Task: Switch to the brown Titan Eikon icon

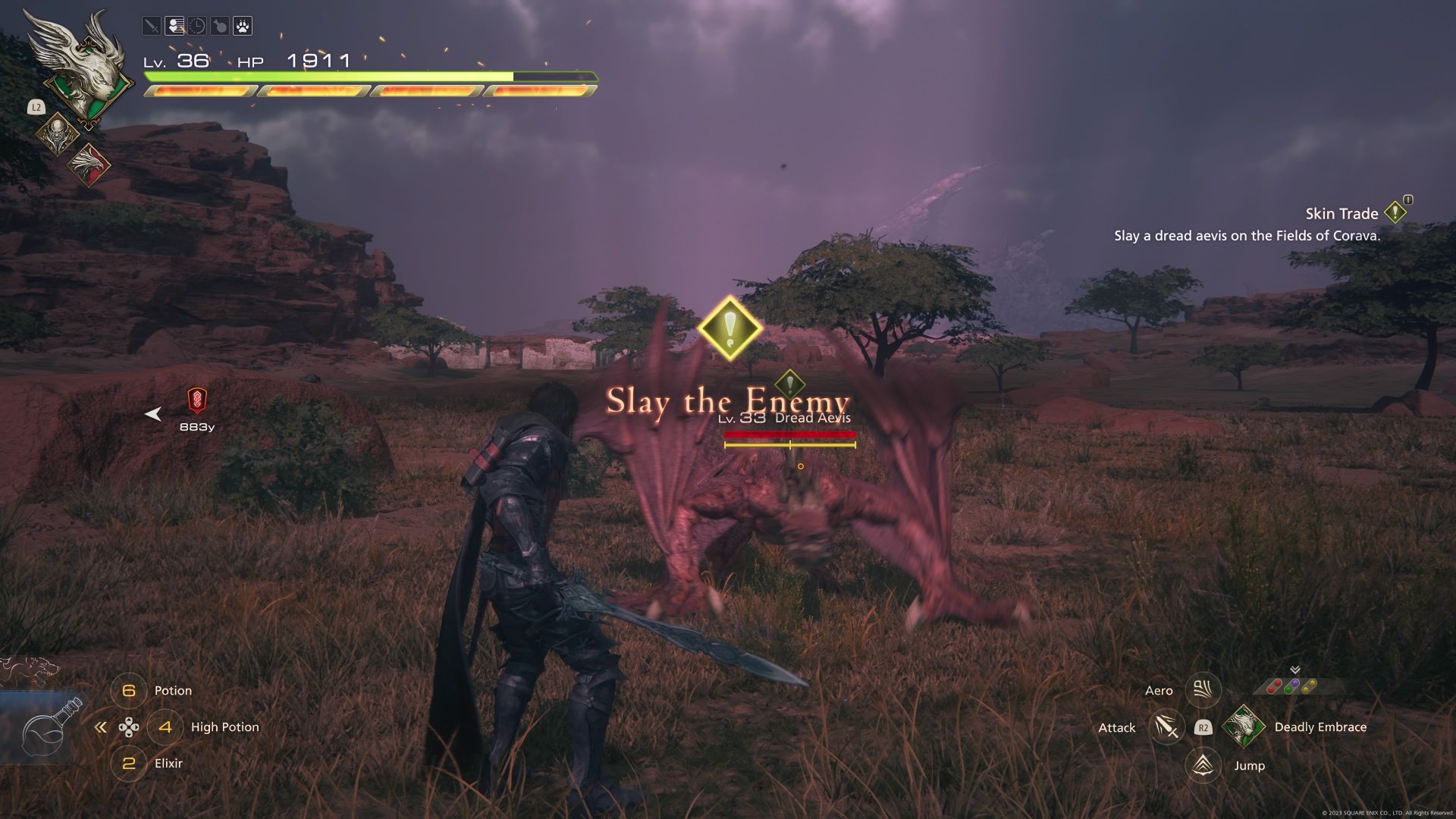Action: tap(58, 134)
